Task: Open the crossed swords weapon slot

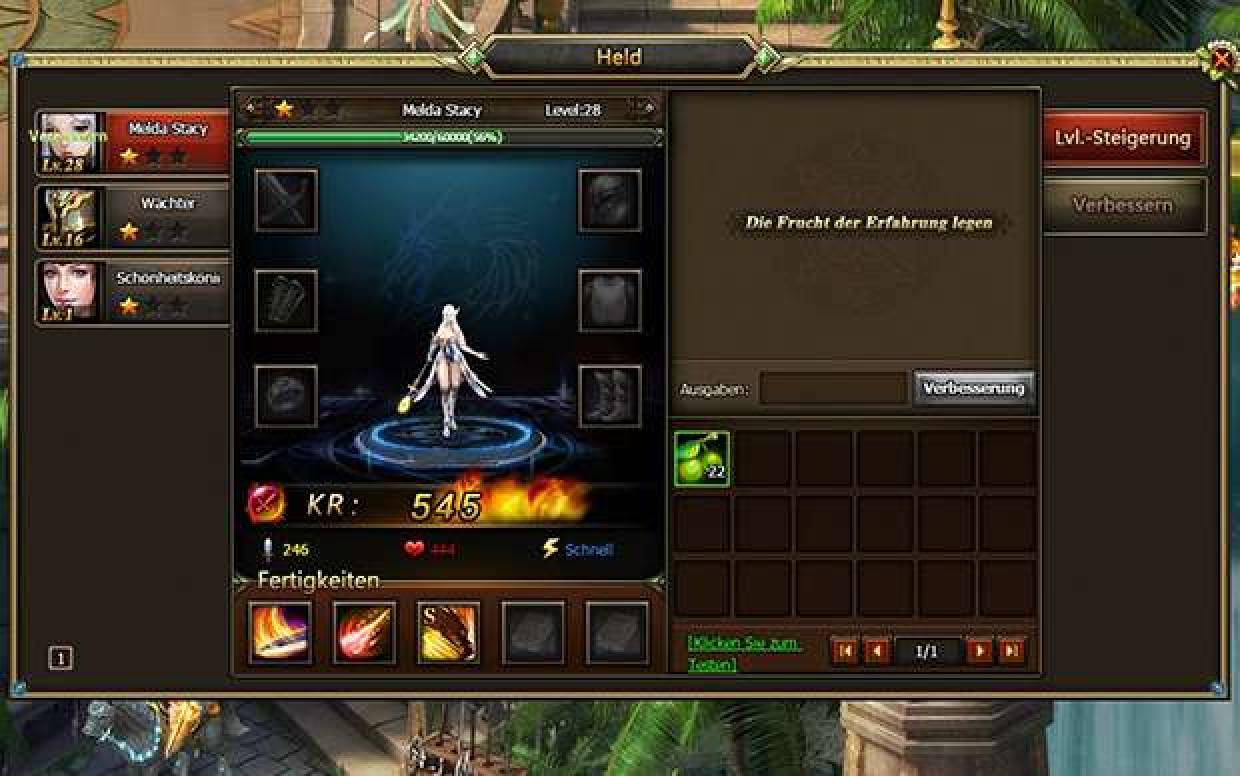Action: [x=286, y=200]
